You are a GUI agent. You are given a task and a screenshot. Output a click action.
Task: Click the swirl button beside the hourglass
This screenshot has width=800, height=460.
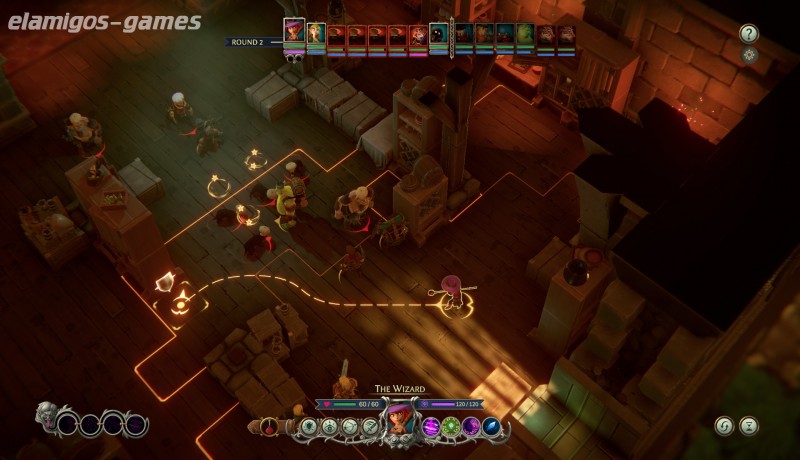point(723,426)
